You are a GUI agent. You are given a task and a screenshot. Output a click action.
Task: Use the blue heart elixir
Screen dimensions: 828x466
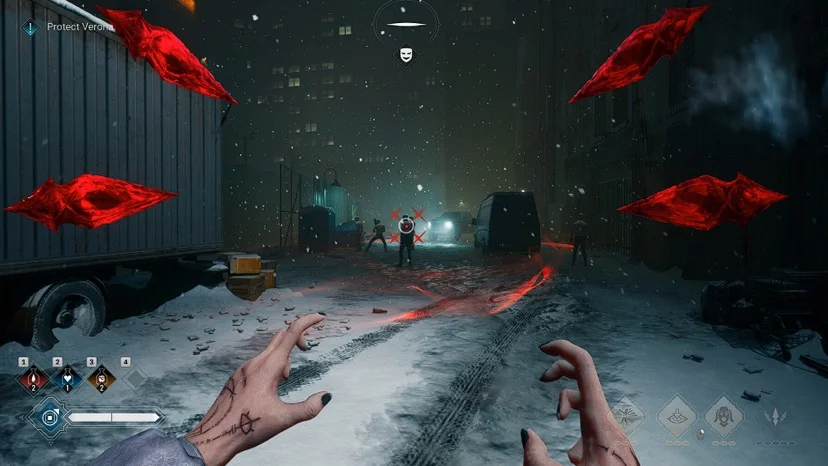click(x=67, y=379)
